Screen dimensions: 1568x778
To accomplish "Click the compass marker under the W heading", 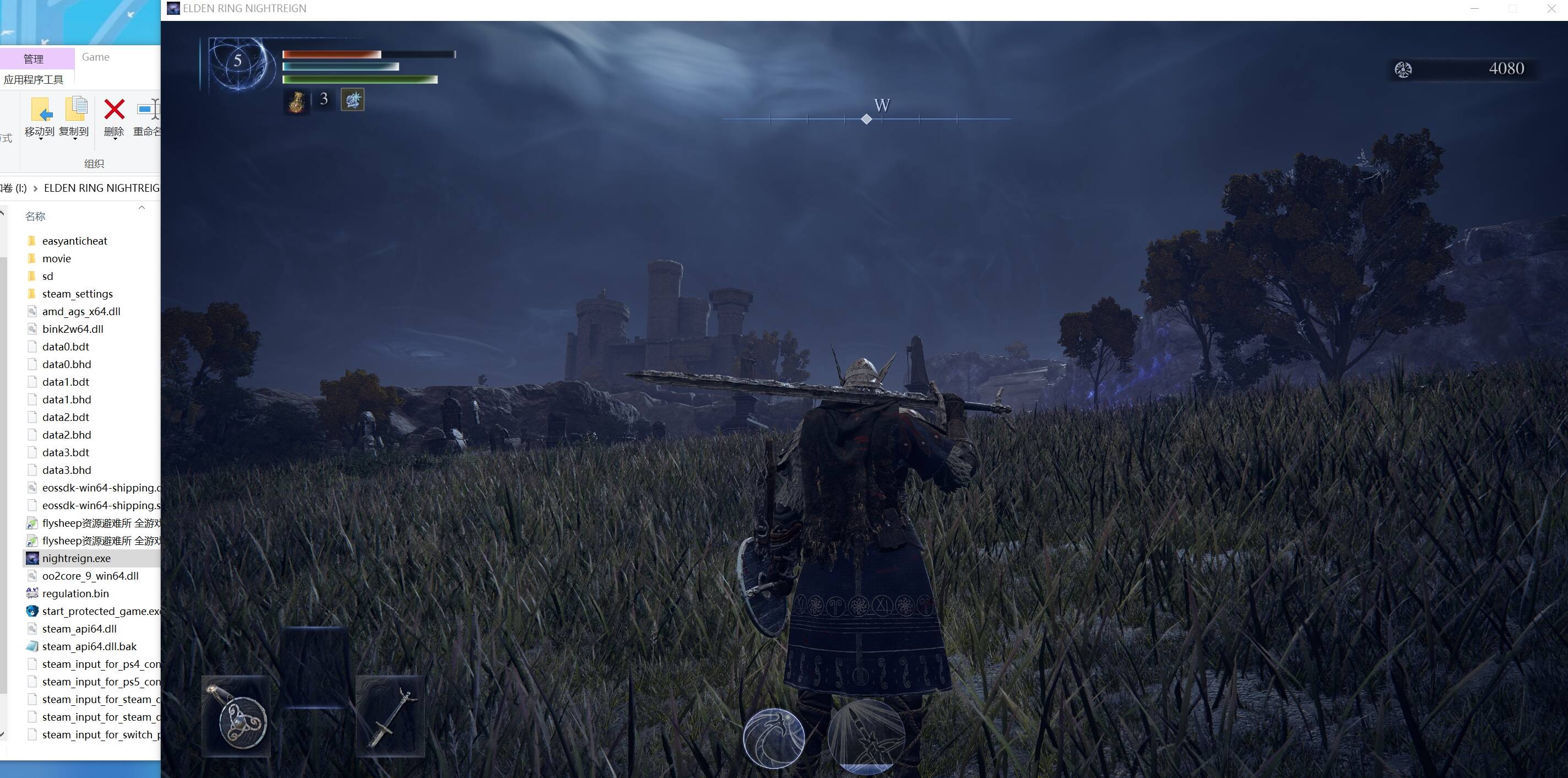I will [x=867, y=118].
